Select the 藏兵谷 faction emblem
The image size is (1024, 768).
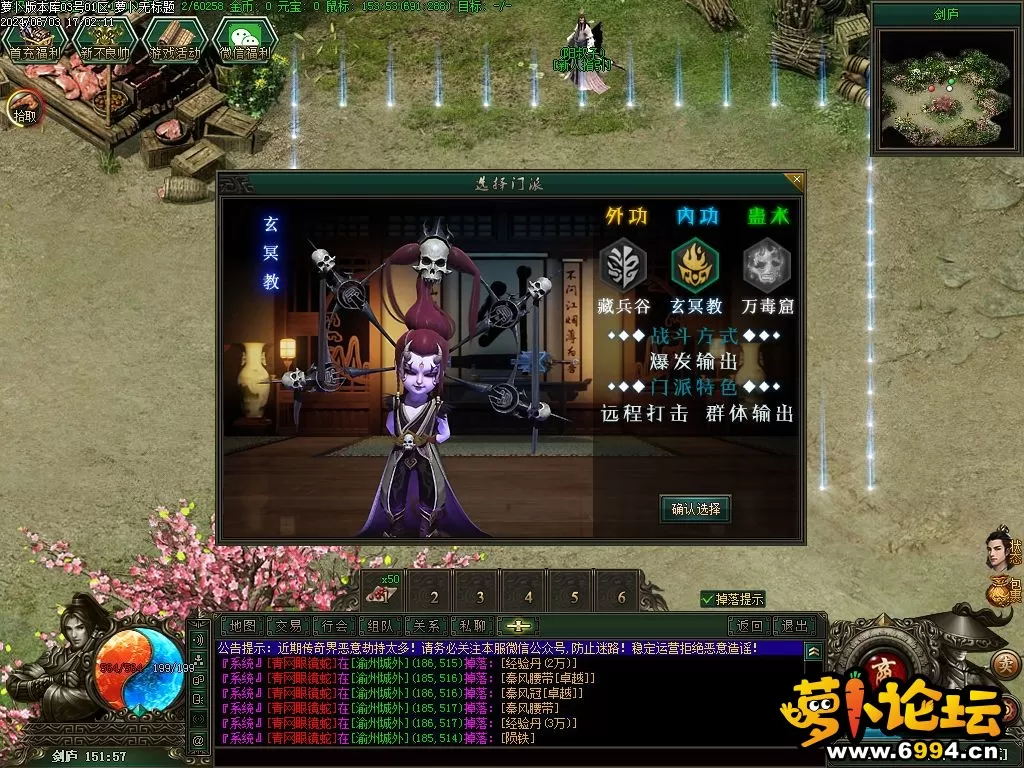click(x=623, y=267)
